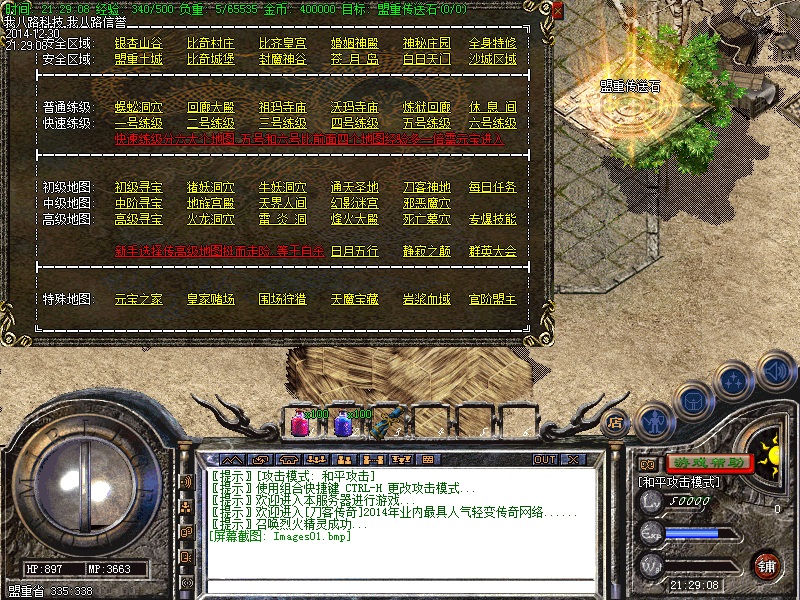Close the chat panel with X button
The width and height of the screenshot is (800, 600).
[573, 460]
